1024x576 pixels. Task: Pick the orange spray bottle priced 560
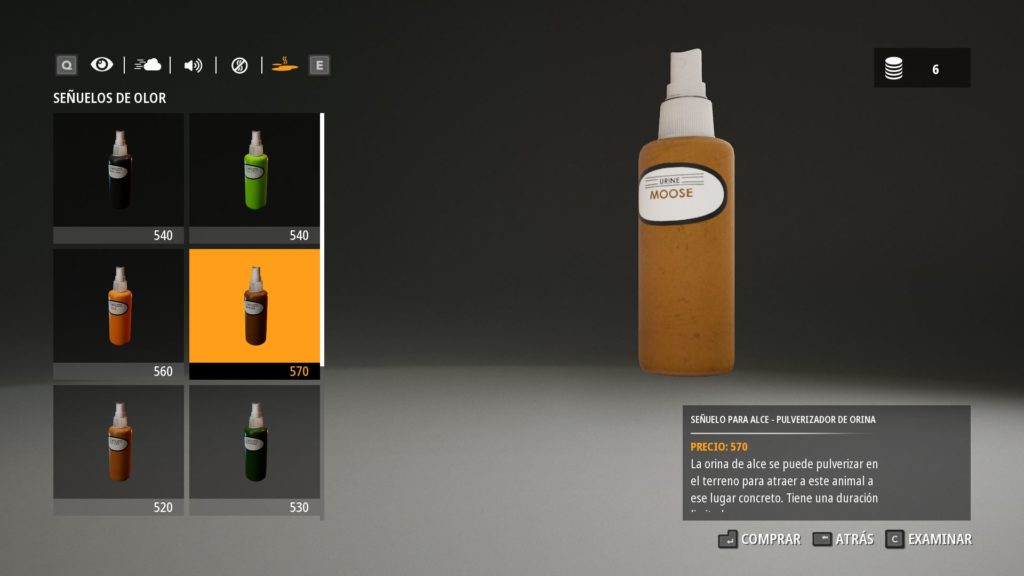pyautogui.click(x=118, y=313)
